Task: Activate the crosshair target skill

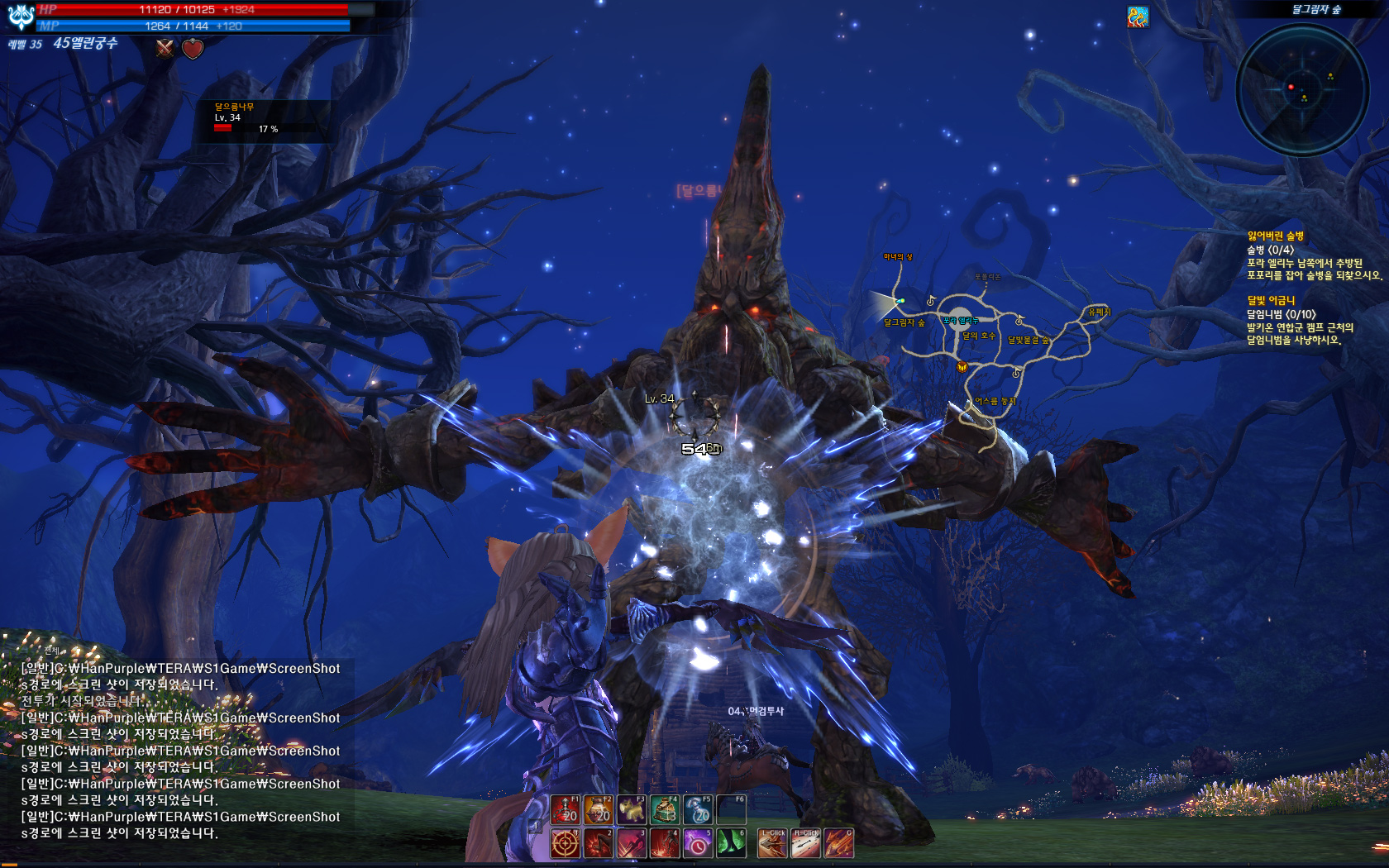Action: [x=566, y=844]
